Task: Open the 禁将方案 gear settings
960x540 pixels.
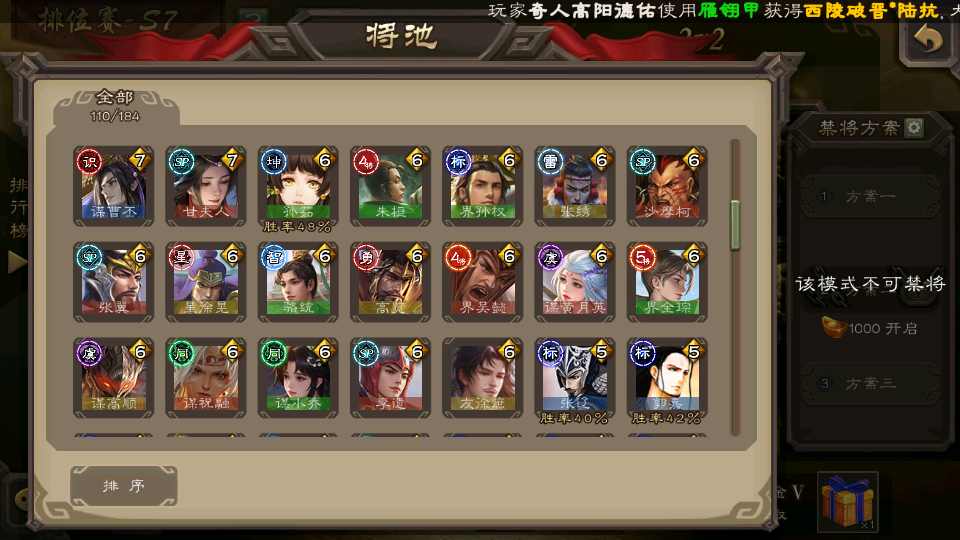Action: click(914, 128)
